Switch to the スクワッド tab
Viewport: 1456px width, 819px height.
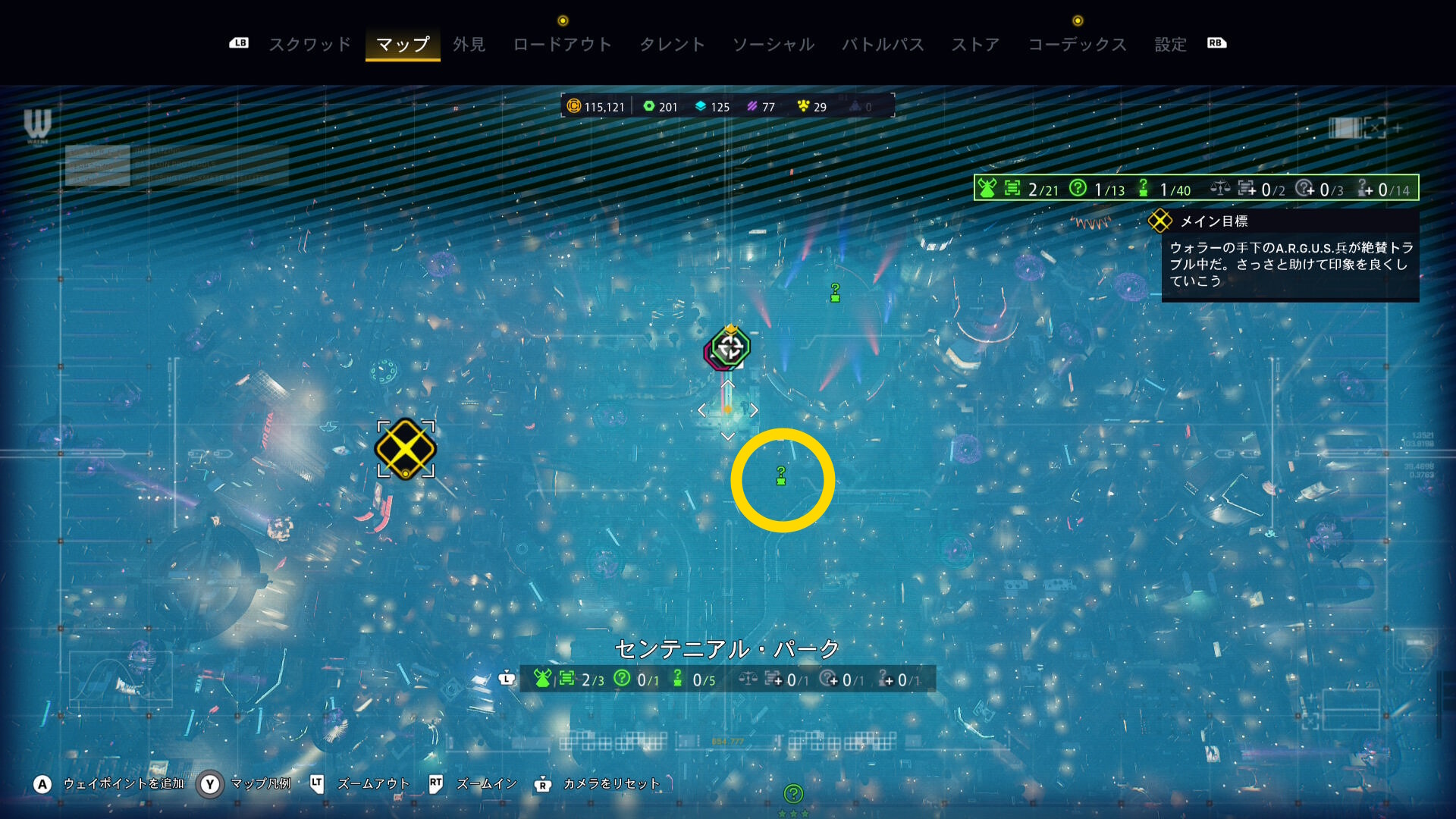(310, 45)
